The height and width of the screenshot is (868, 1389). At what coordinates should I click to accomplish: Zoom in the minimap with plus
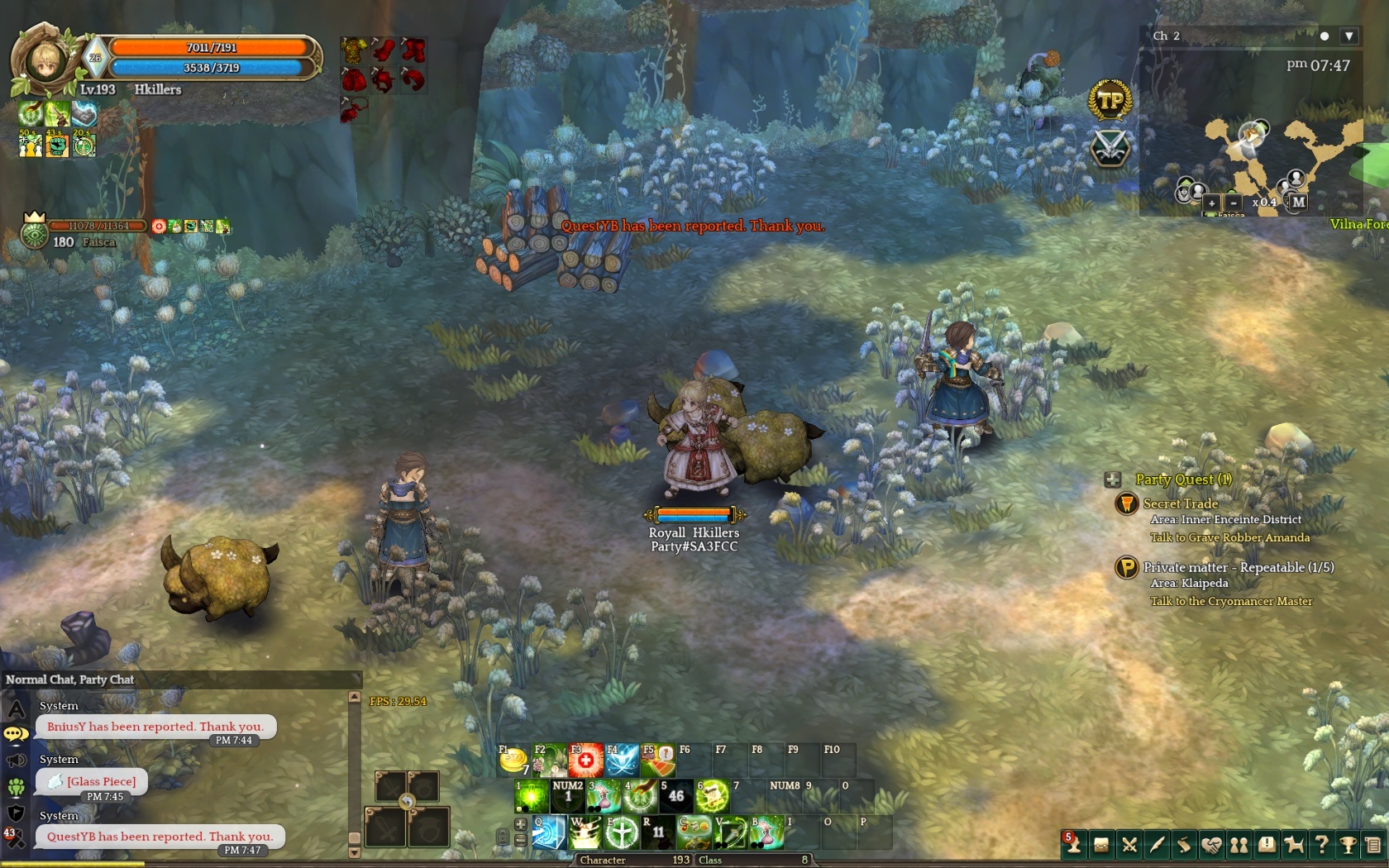click(x=1211, y=203)
